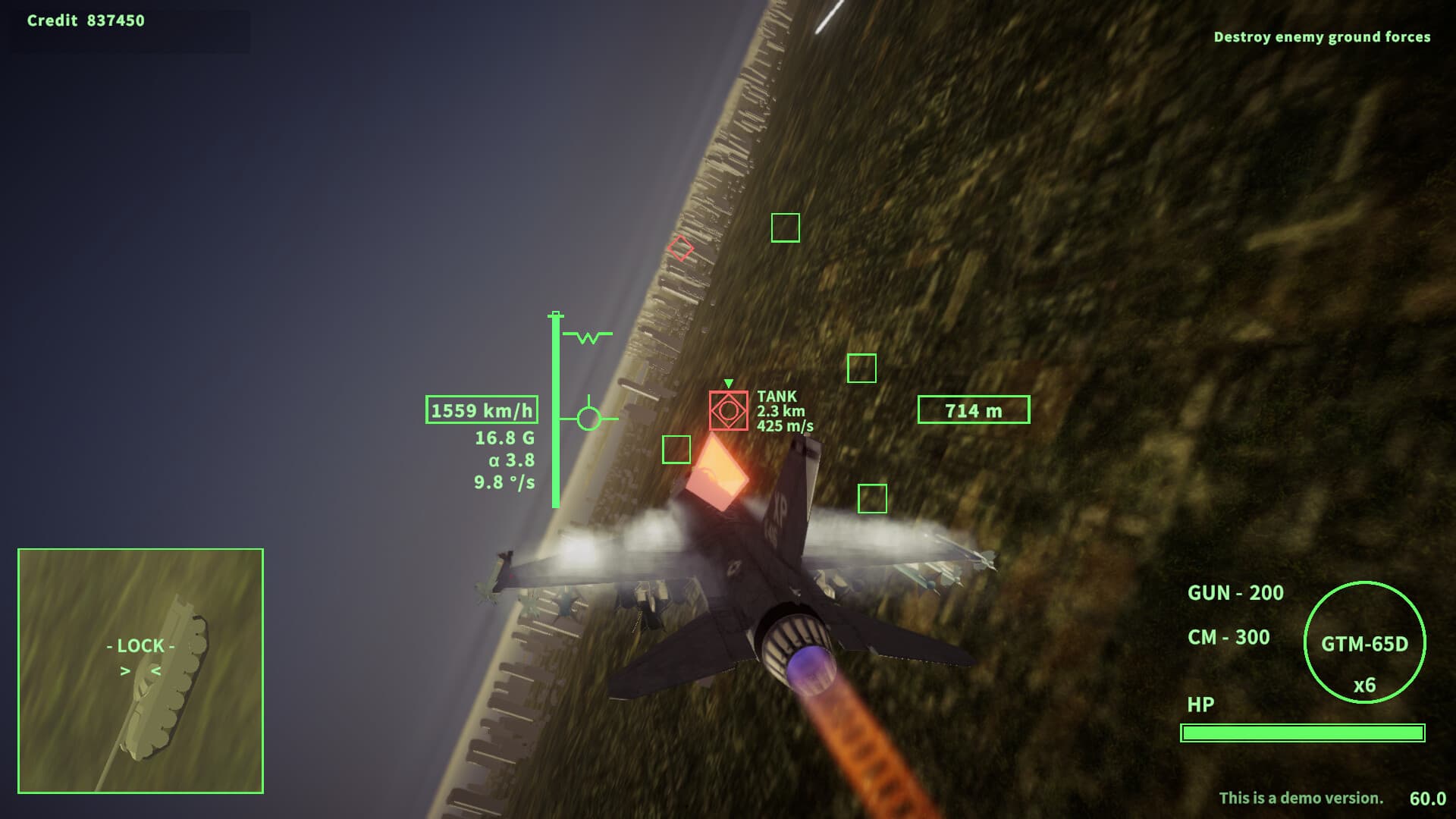The image size is (1456, 819).
Task: Click the 1559 km/h speed box
Action: click(481, 410)
